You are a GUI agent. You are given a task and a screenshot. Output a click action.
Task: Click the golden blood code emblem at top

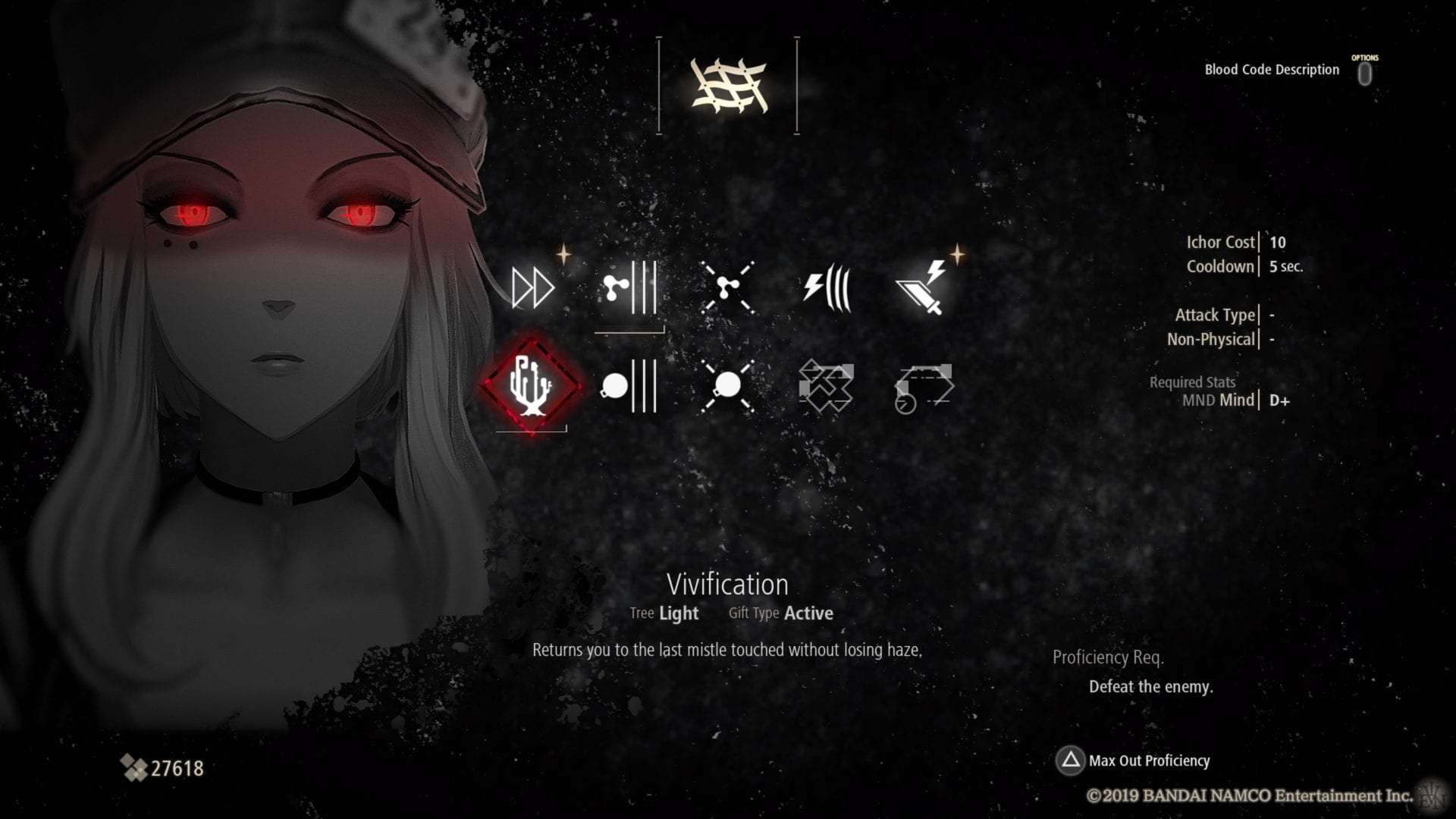726,83
